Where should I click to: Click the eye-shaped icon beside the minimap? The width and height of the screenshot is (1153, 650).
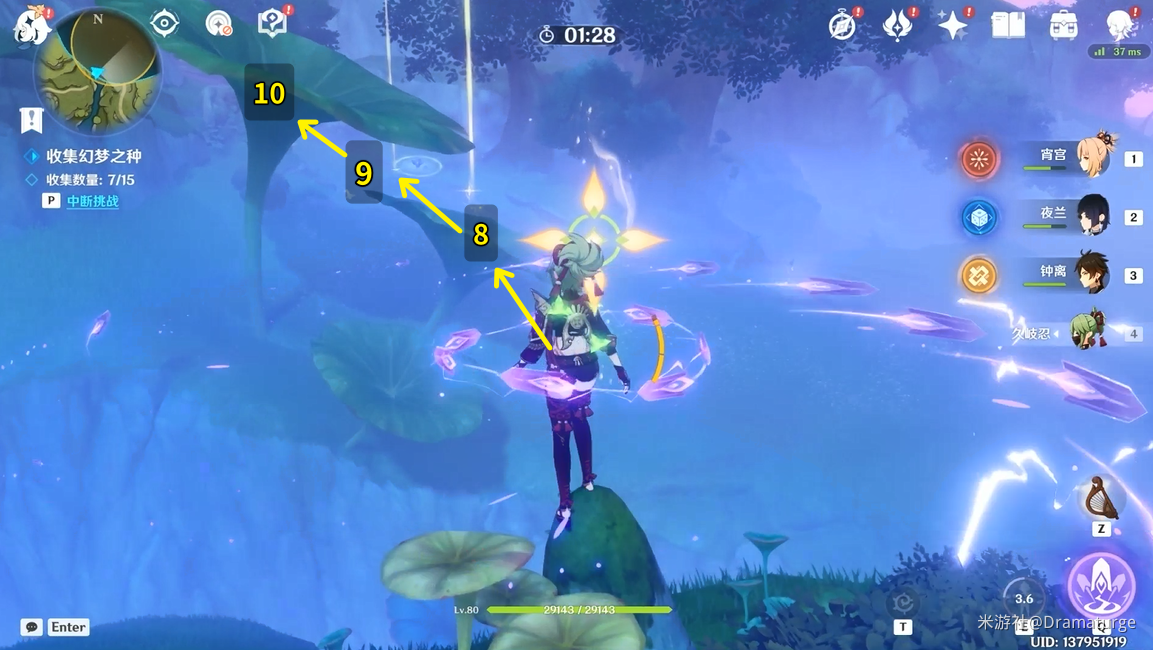click(x=164, y=23)
